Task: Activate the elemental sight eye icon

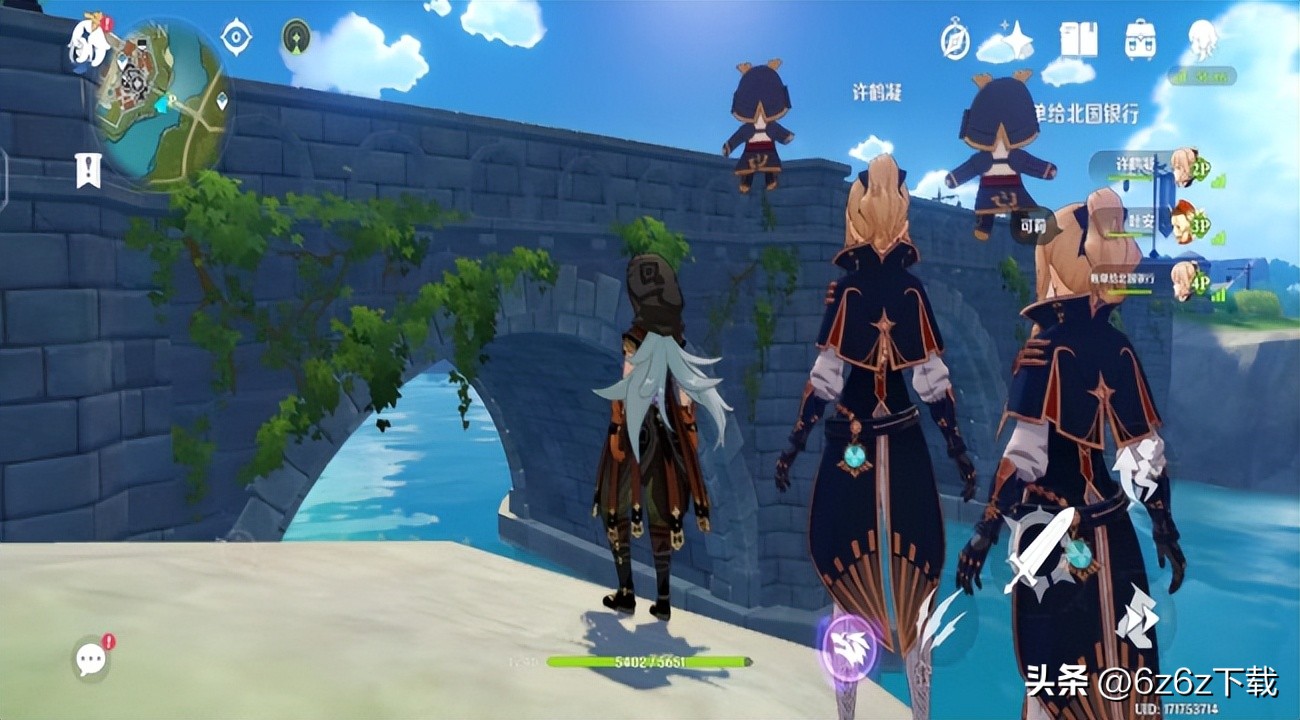Action: coord(236,37)
